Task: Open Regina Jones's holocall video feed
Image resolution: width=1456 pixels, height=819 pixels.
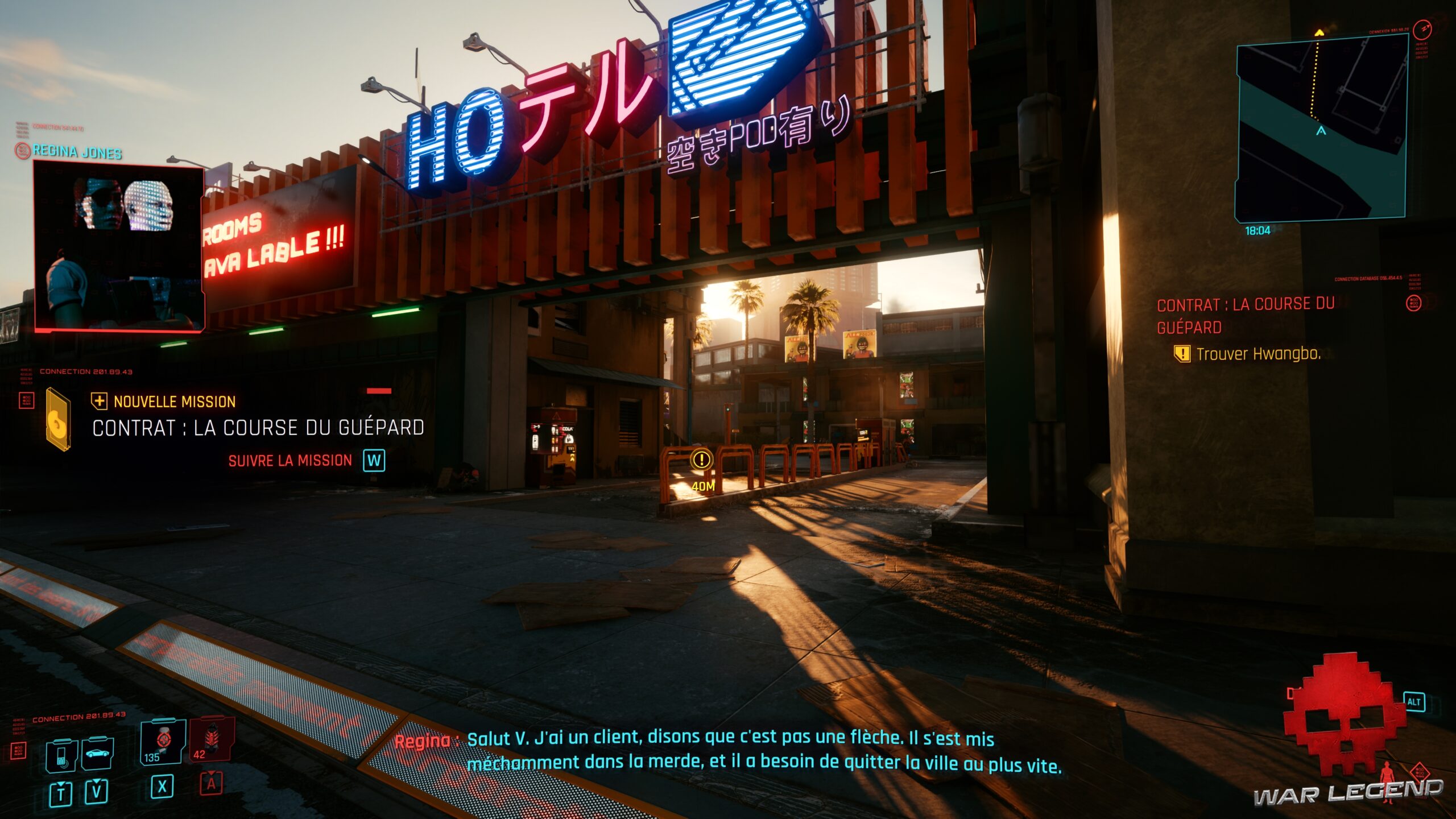Action: (119, 247)
